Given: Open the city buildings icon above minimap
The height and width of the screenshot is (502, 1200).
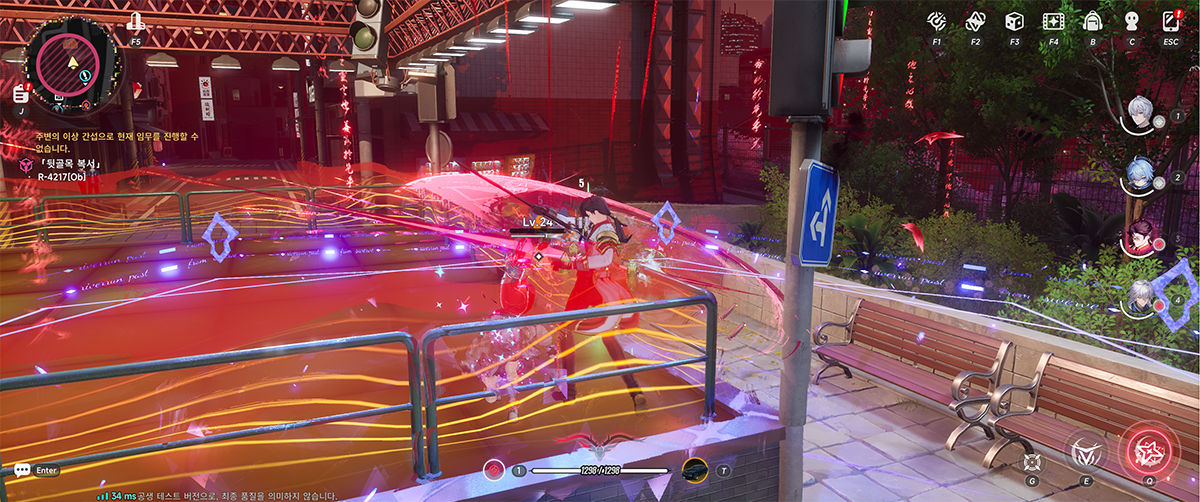Looking at the screenshot, I should click(136, 23).
